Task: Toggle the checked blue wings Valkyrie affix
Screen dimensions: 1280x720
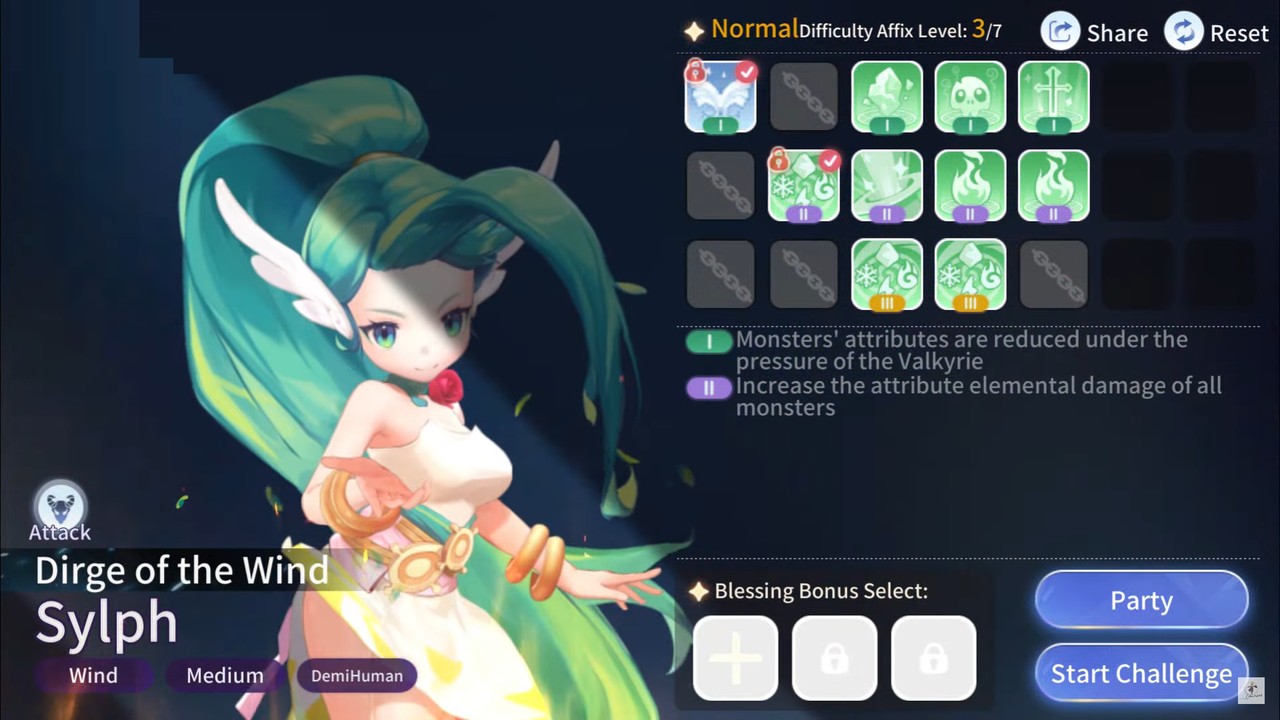Action: [x=720, y=97]
